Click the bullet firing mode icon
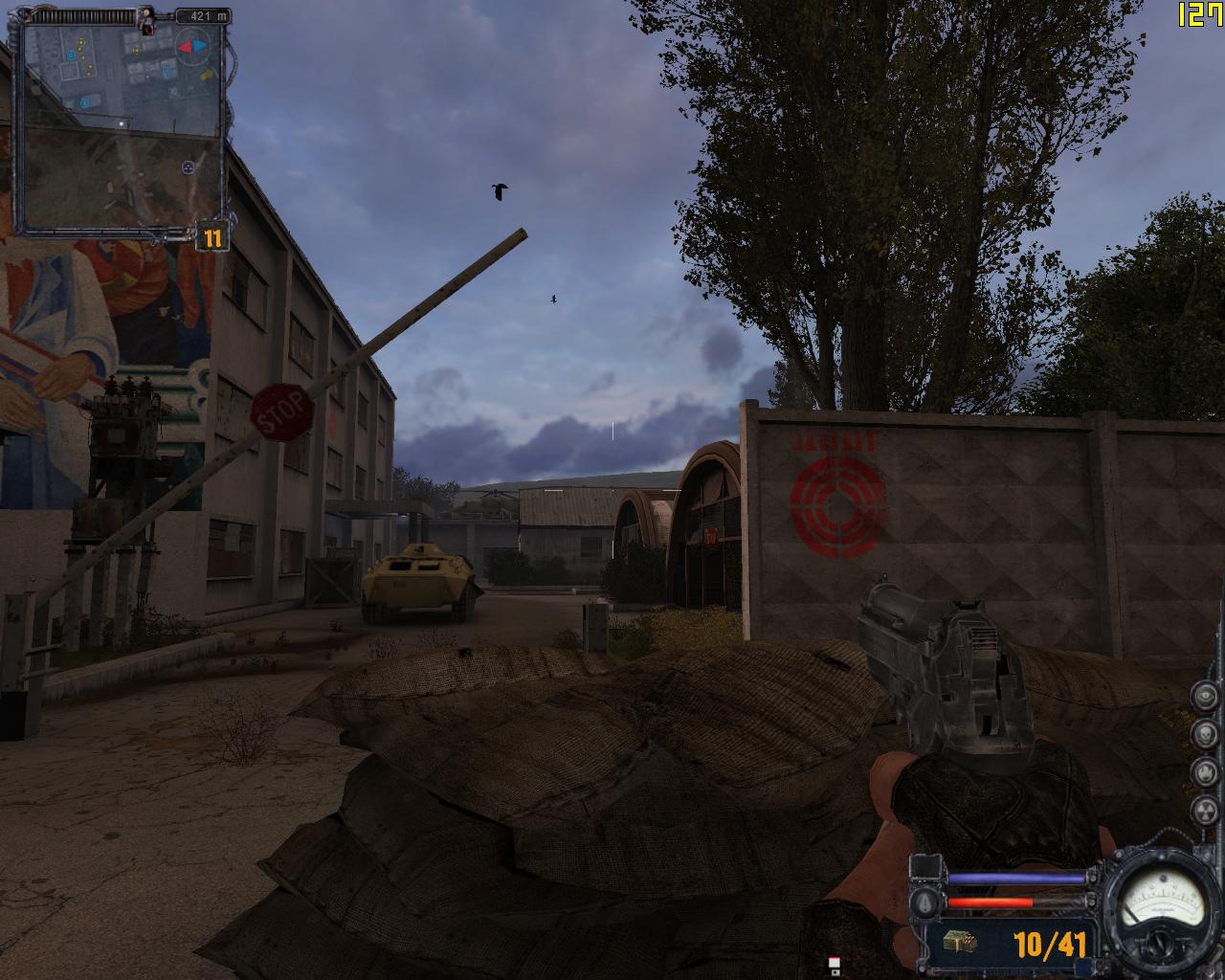Screen dimensions: 1225x980 coord(924,903)
